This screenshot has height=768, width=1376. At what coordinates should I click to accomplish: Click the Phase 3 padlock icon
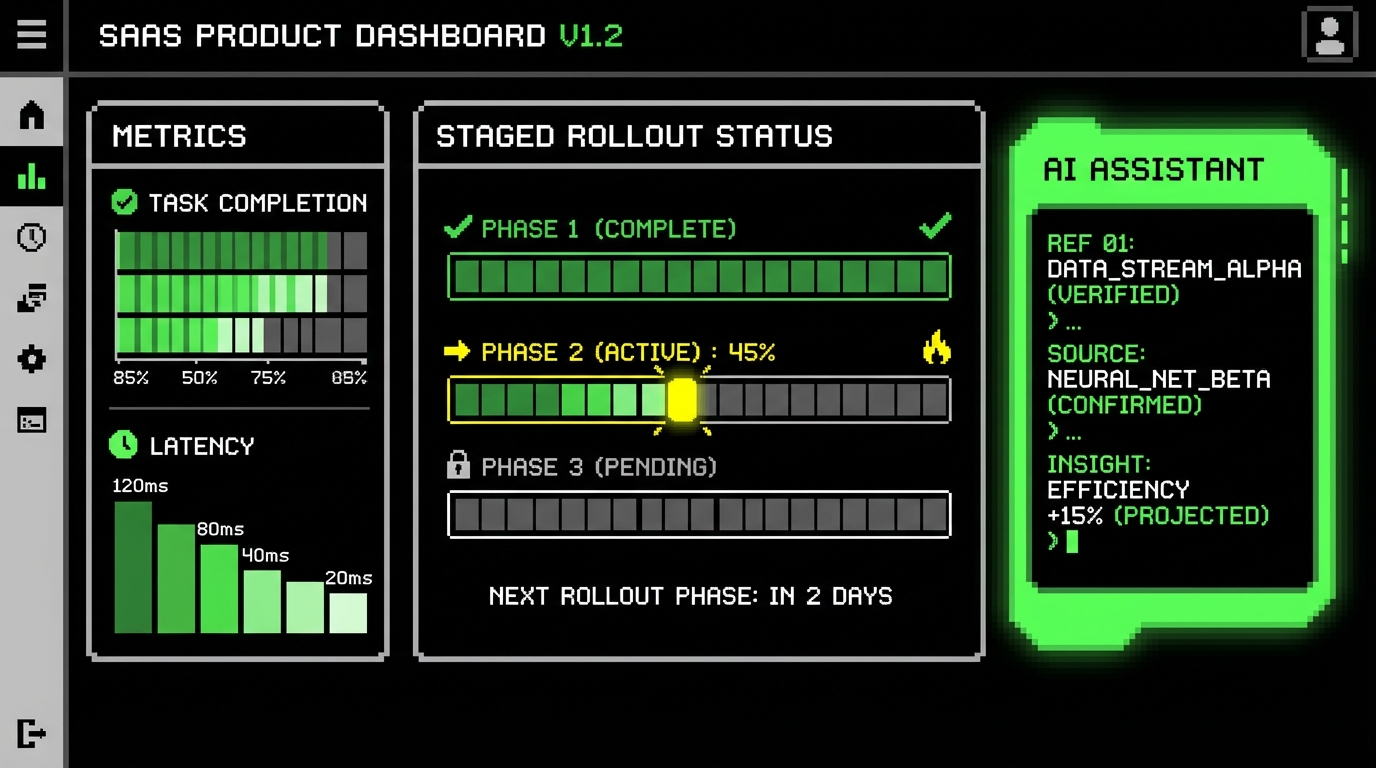[458, 465]
